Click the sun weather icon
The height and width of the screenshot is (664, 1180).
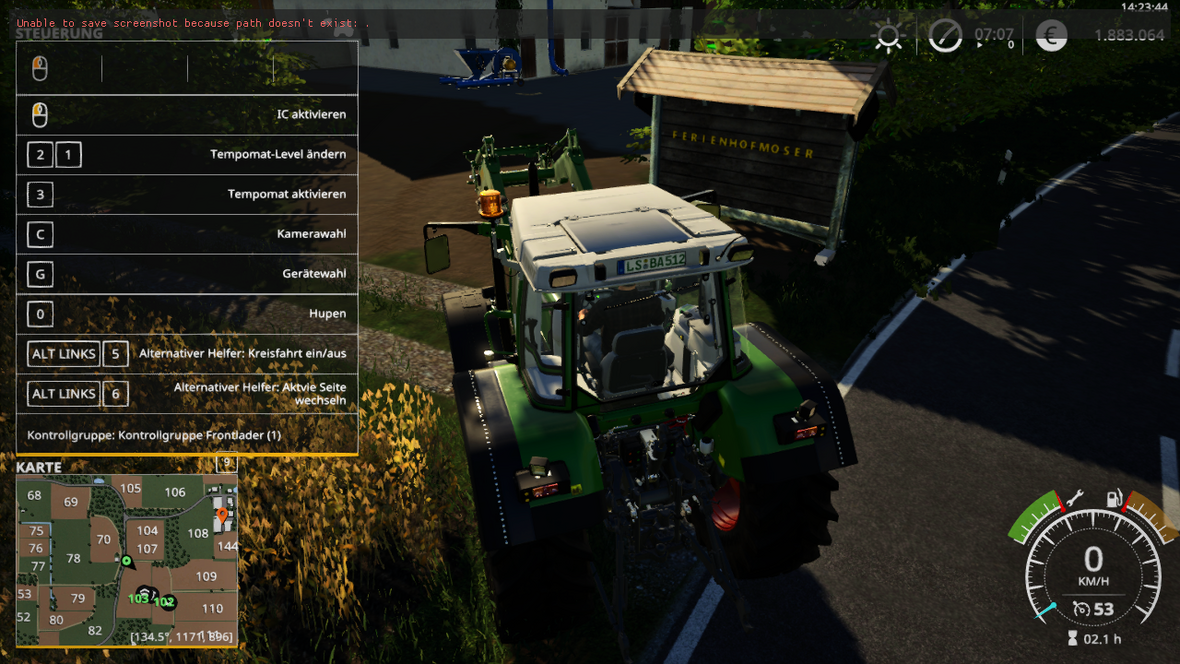(888, 36)
